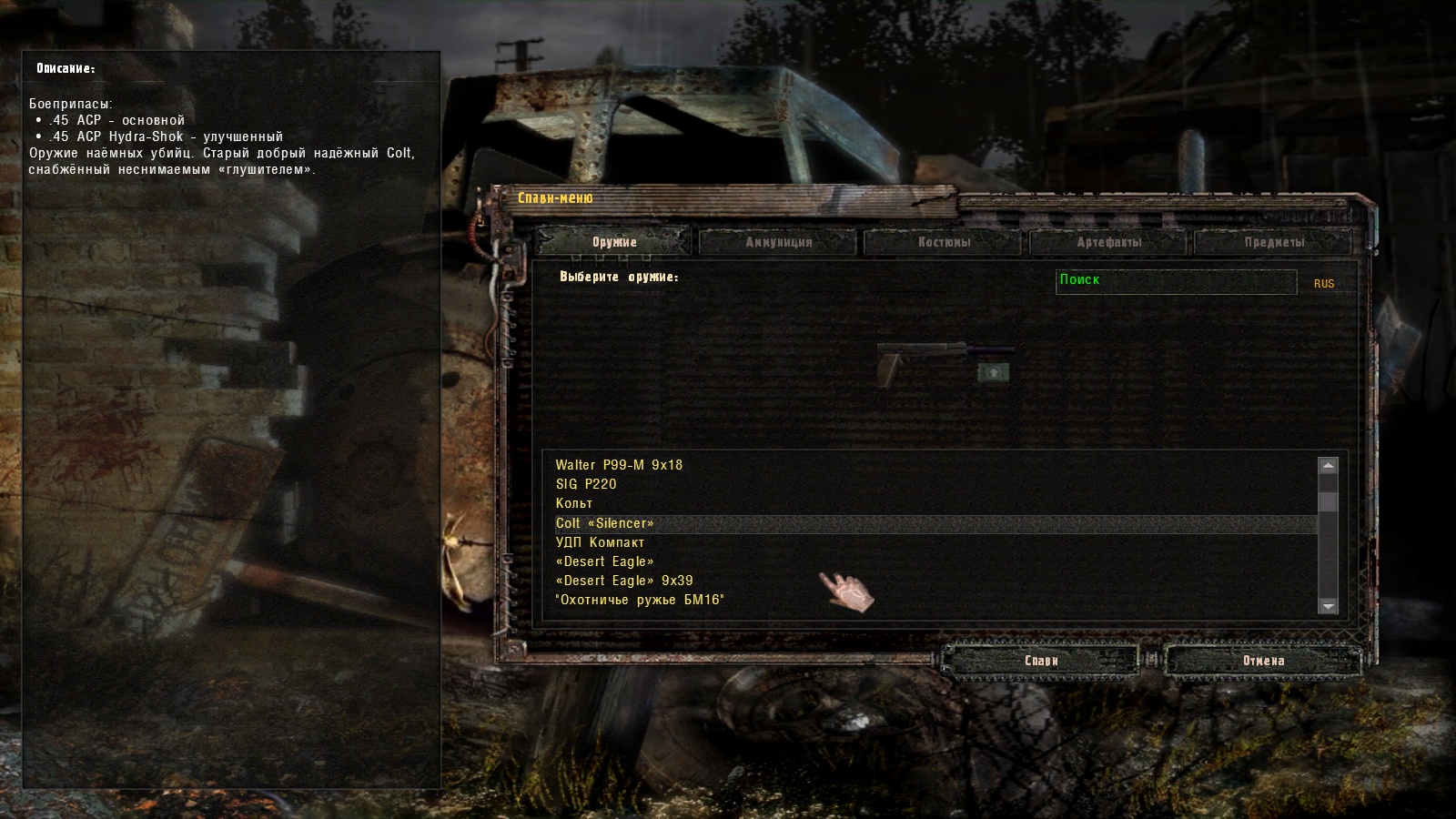1456x819 pixels.
Task: Show the Артефакты tab
Action: [x=1108, y=242]
